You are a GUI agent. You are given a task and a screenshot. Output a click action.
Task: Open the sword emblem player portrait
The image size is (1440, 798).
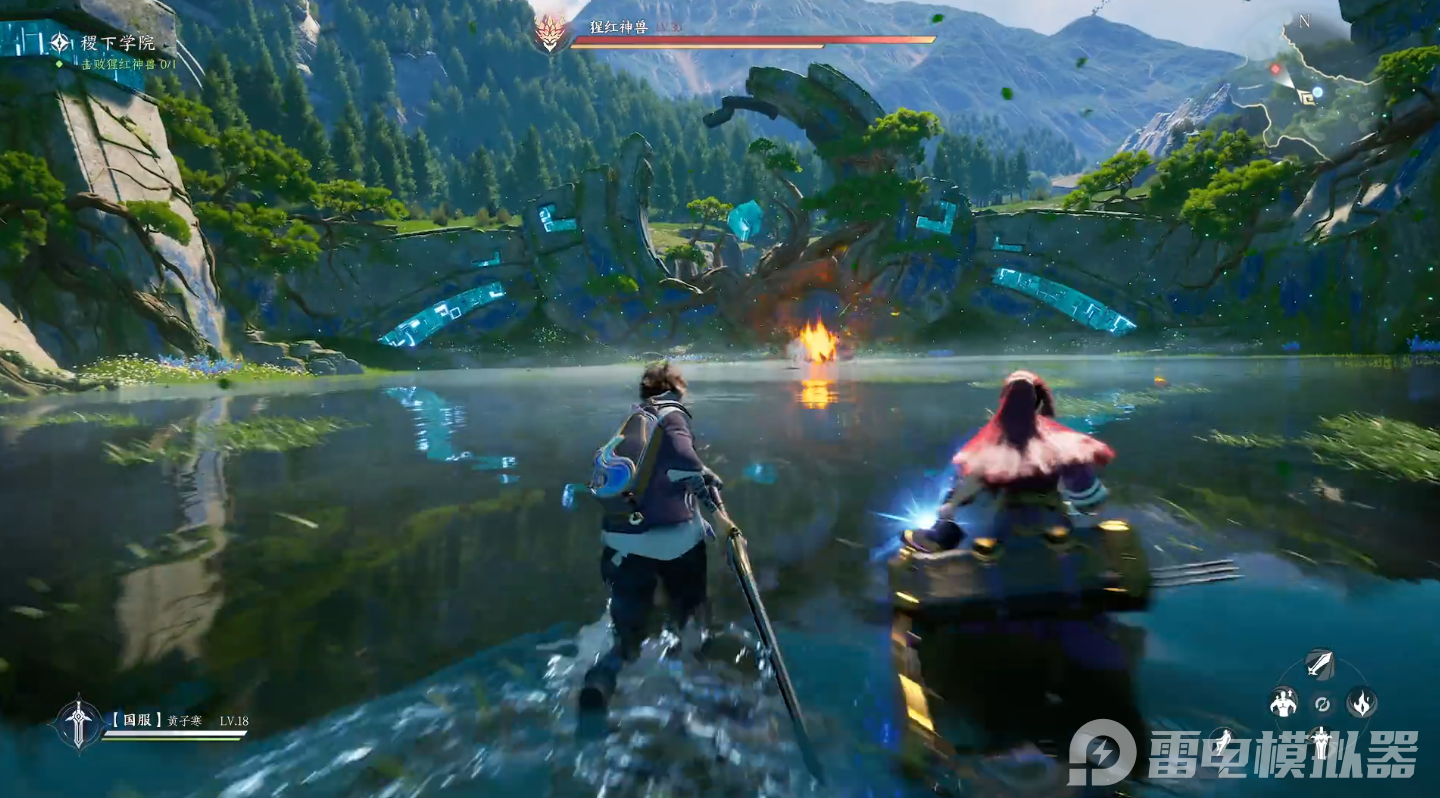pos(78,723)
